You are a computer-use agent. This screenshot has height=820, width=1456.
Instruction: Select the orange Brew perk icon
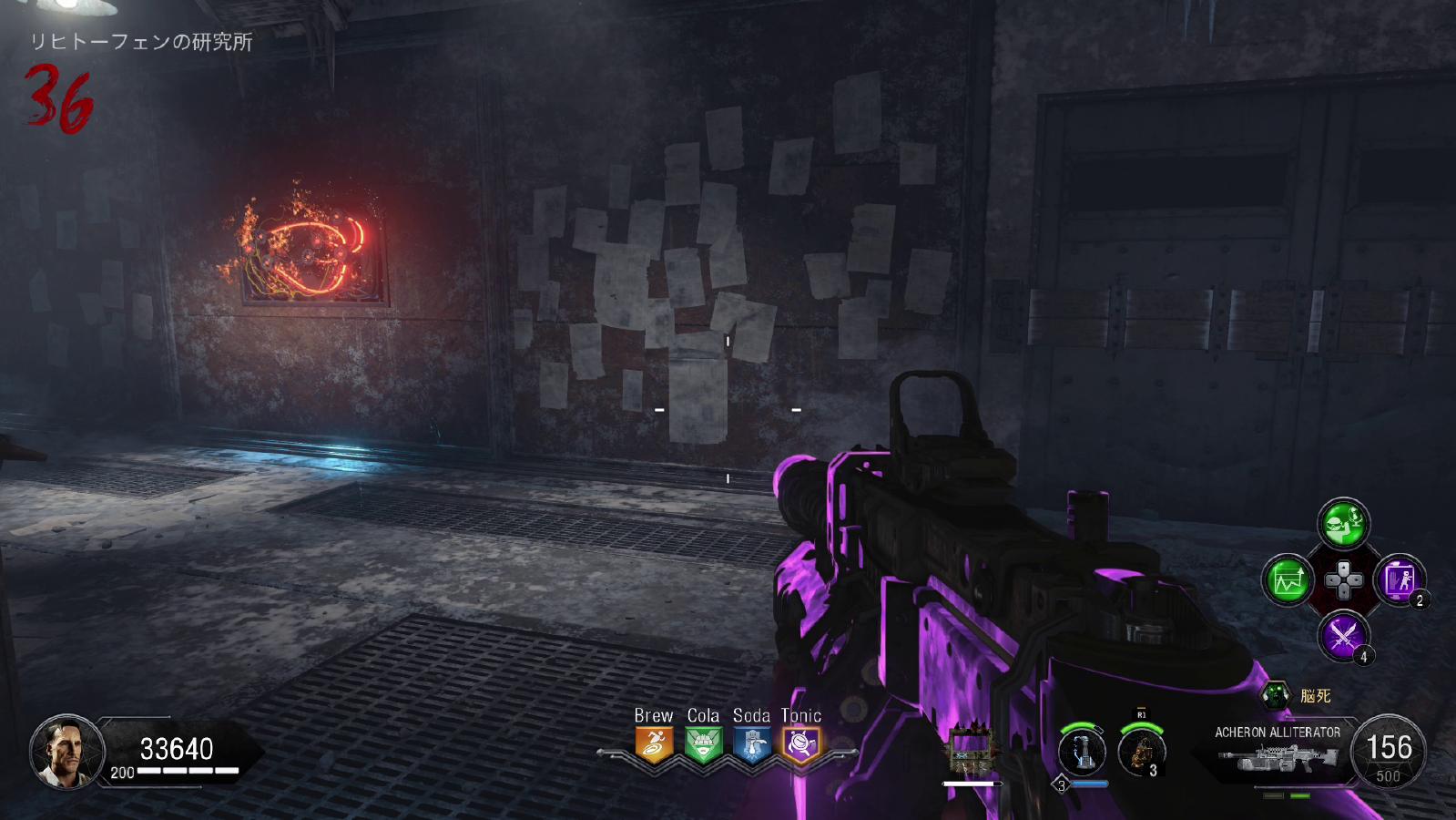pos(654,744)
